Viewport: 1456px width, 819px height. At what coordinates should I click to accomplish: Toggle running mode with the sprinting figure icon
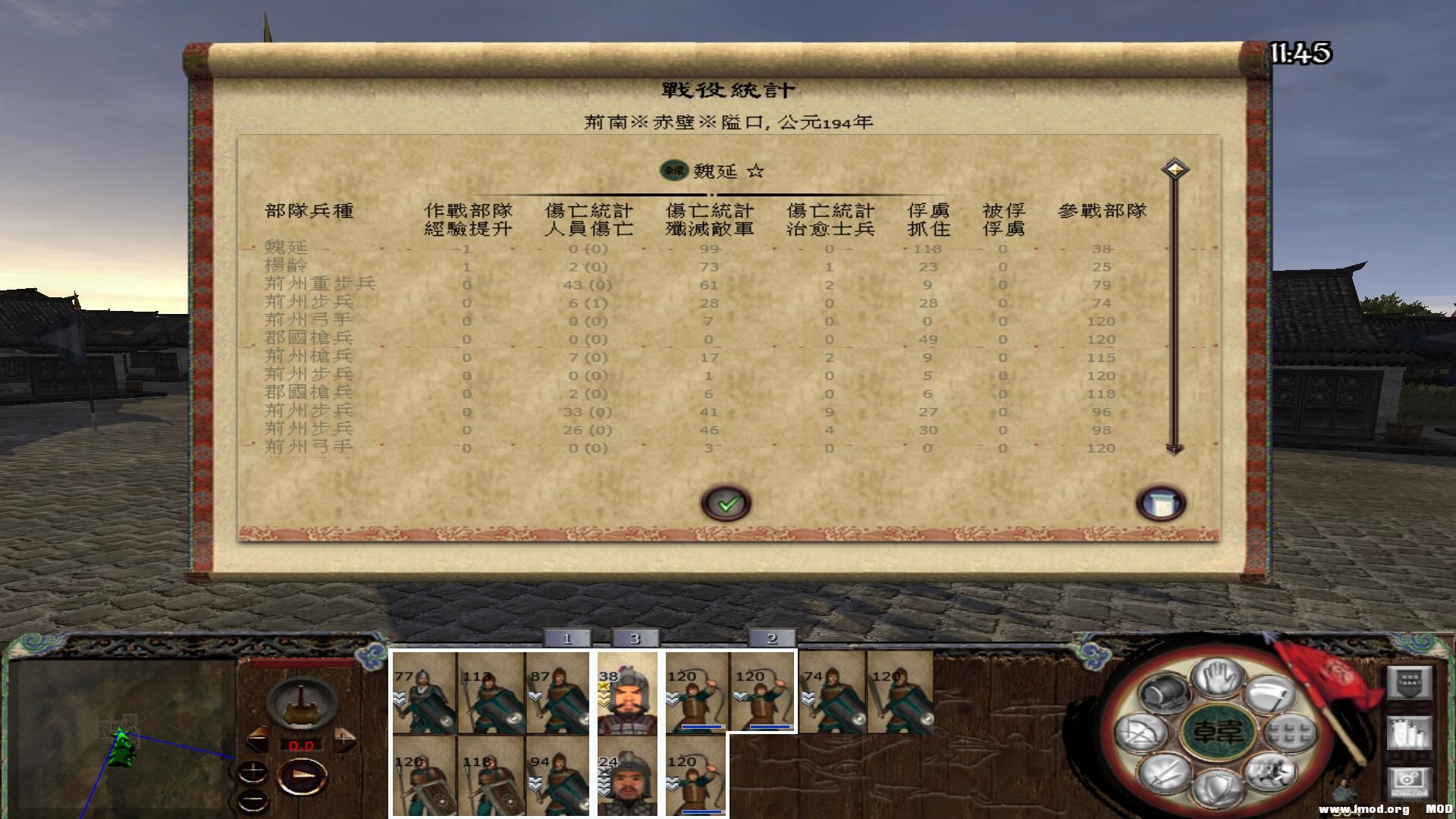[1270, 772]
